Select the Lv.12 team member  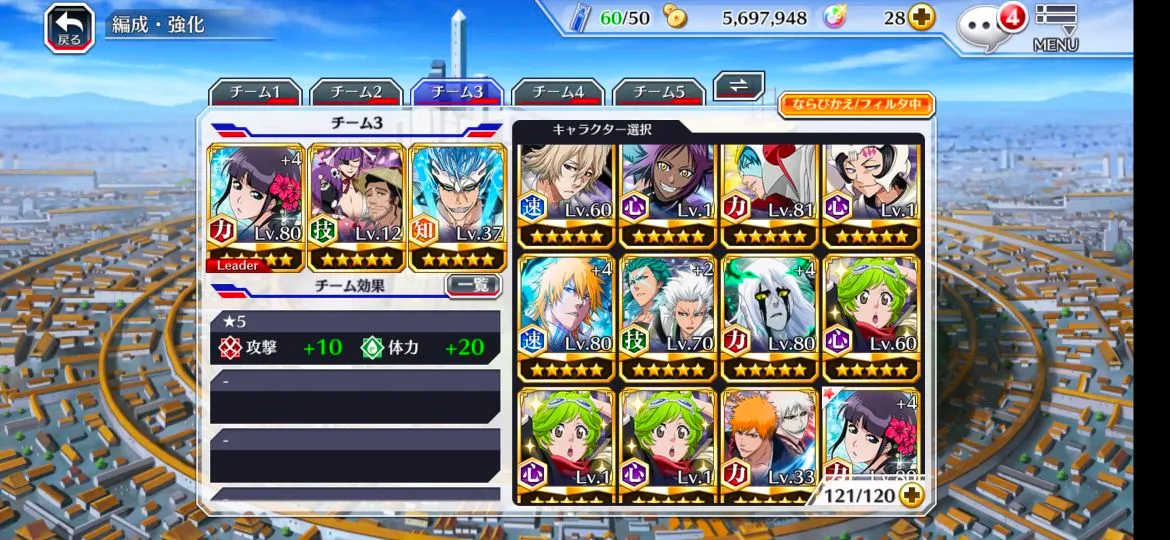click(357, 207)
